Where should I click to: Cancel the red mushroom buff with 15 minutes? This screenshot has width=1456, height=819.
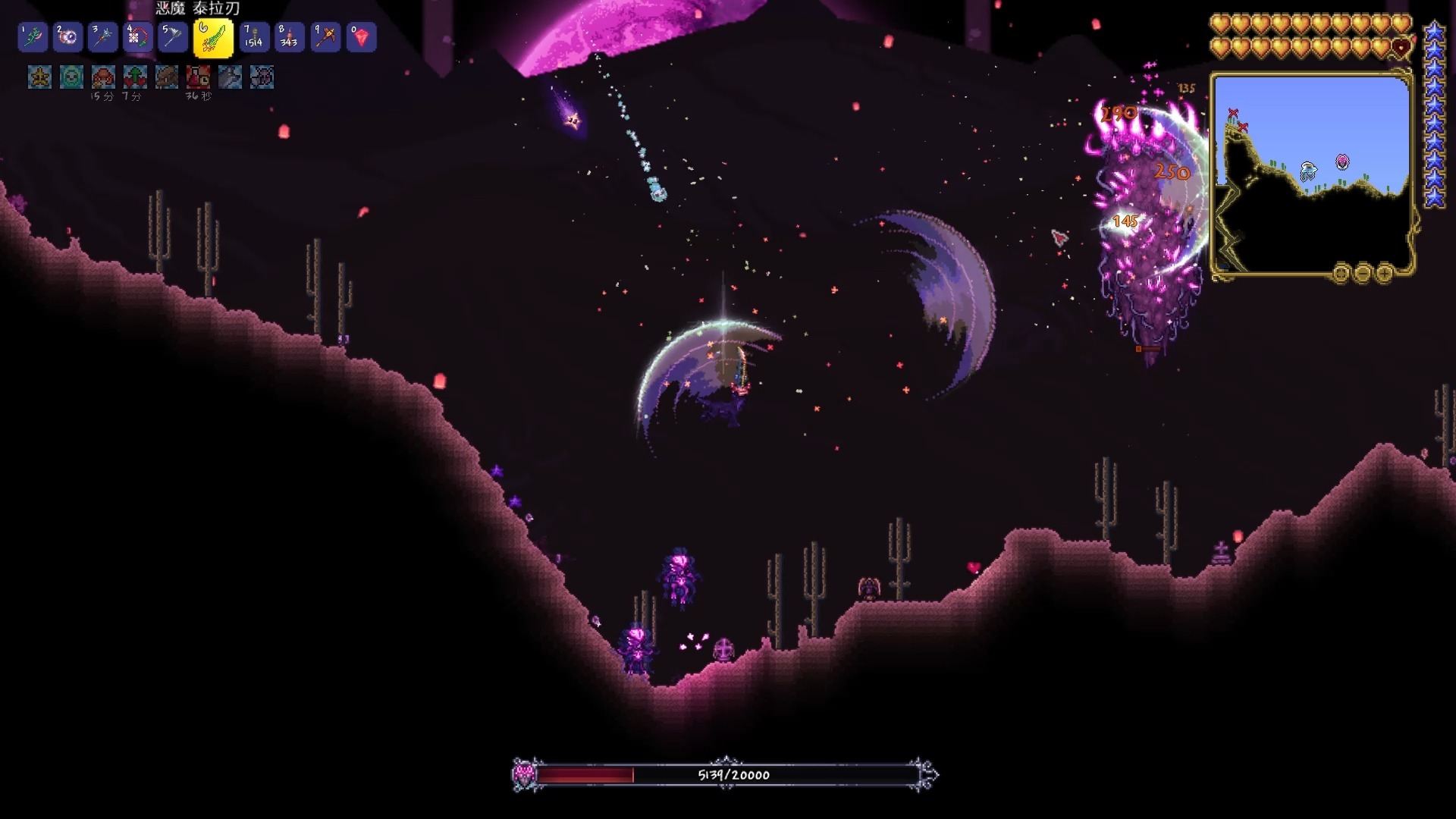(x=103, y=77)
